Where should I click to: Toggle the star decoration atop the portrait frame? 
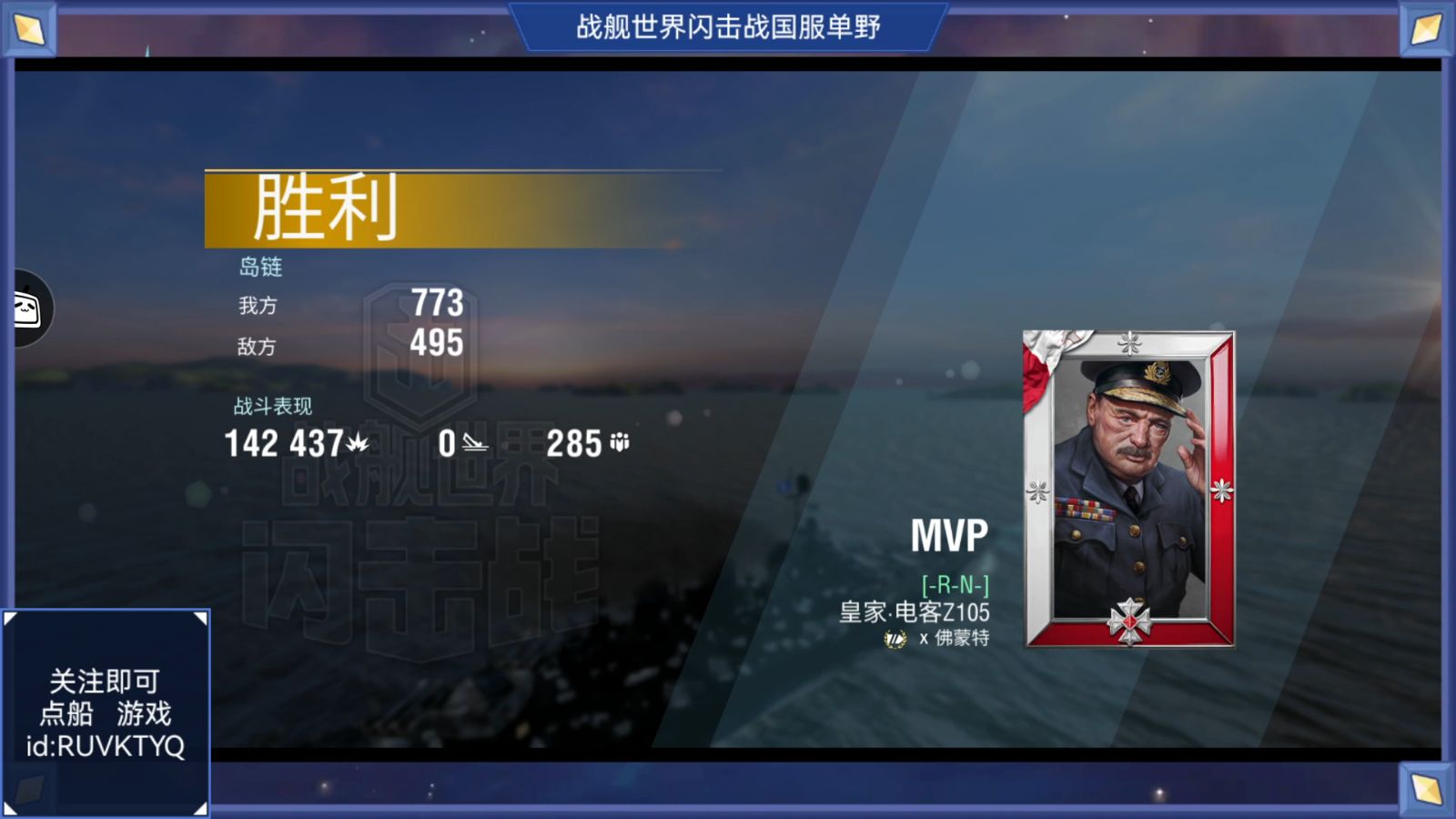click(1128, 344)
